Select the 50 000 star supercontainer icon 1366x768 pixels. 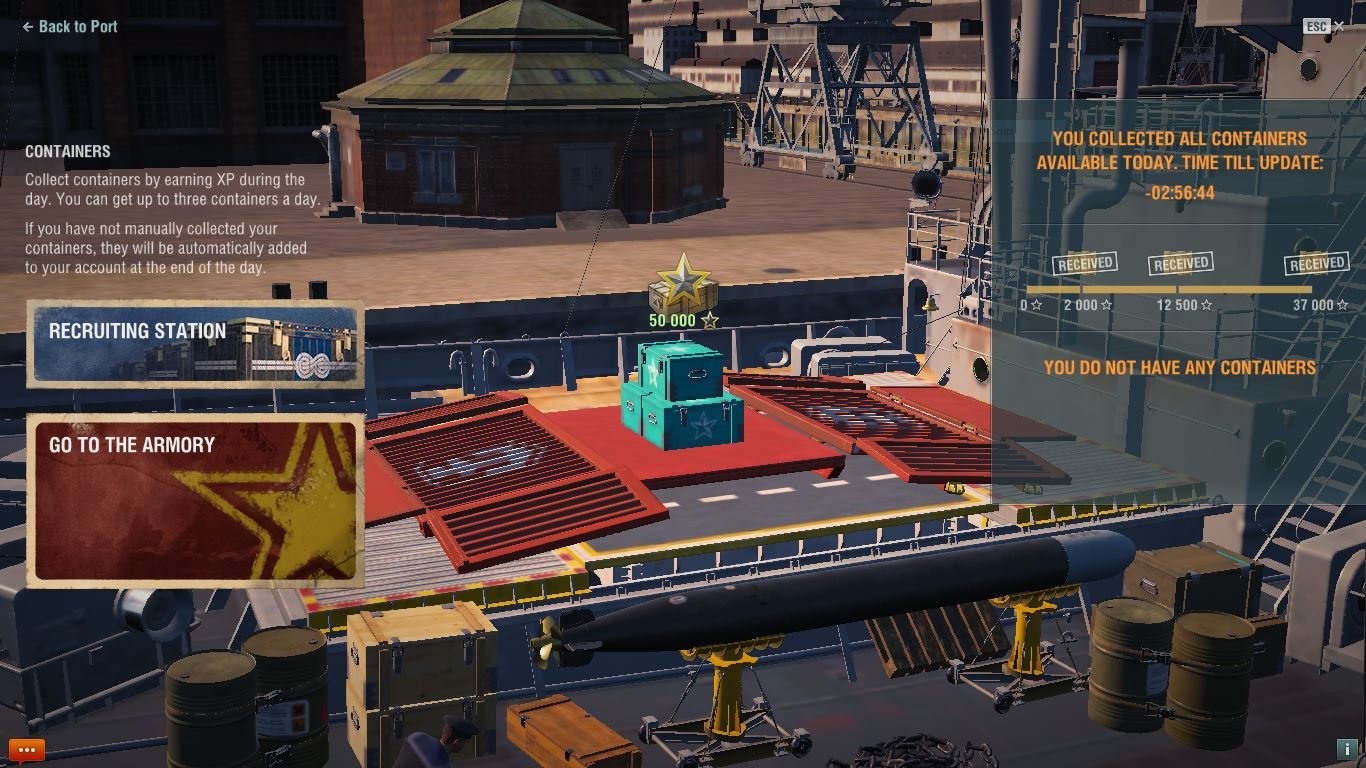pyautogui.click(x=683, y=285)
